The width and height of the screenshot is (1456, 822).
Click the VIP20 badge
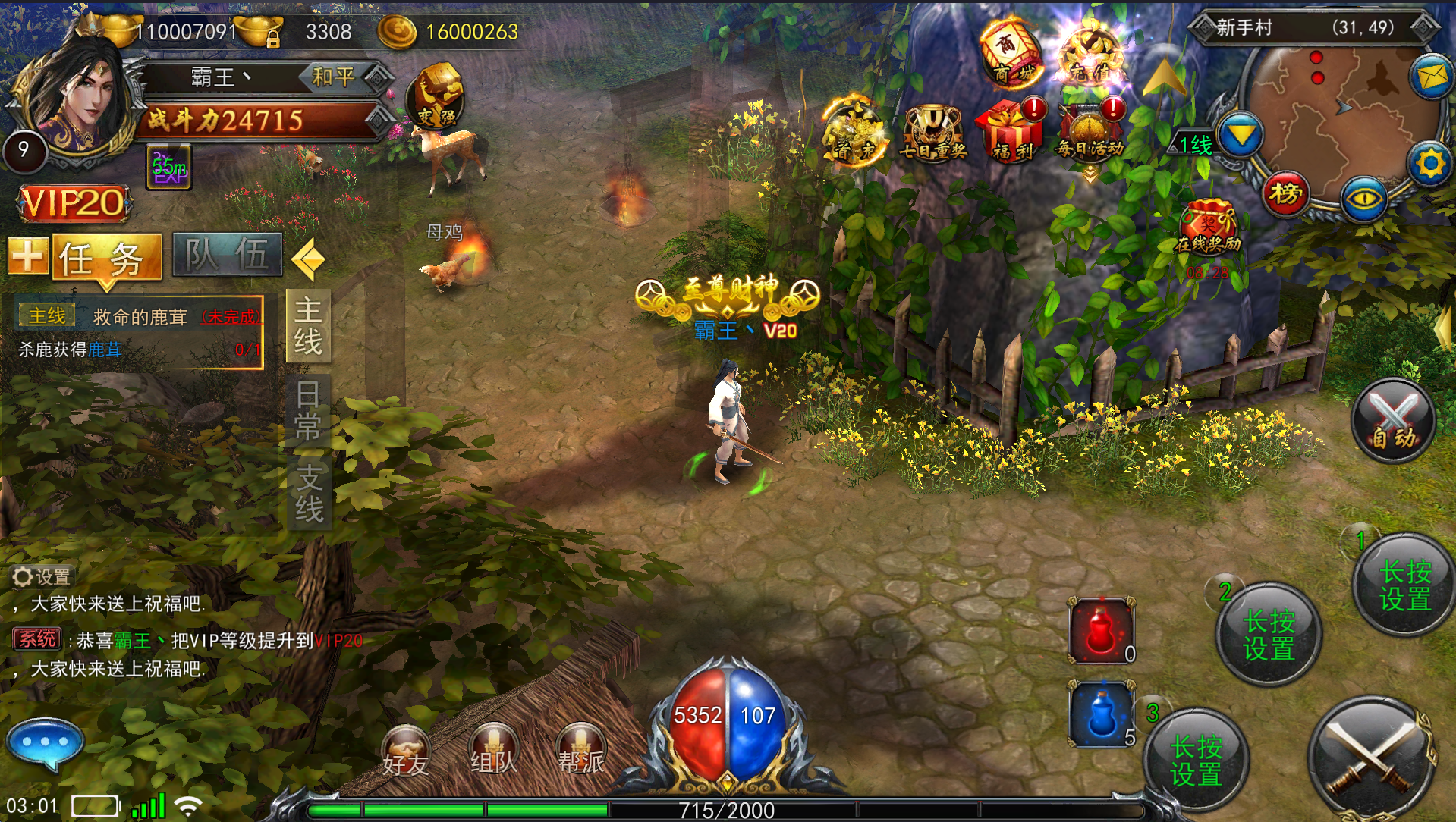[x=74, y=203]
